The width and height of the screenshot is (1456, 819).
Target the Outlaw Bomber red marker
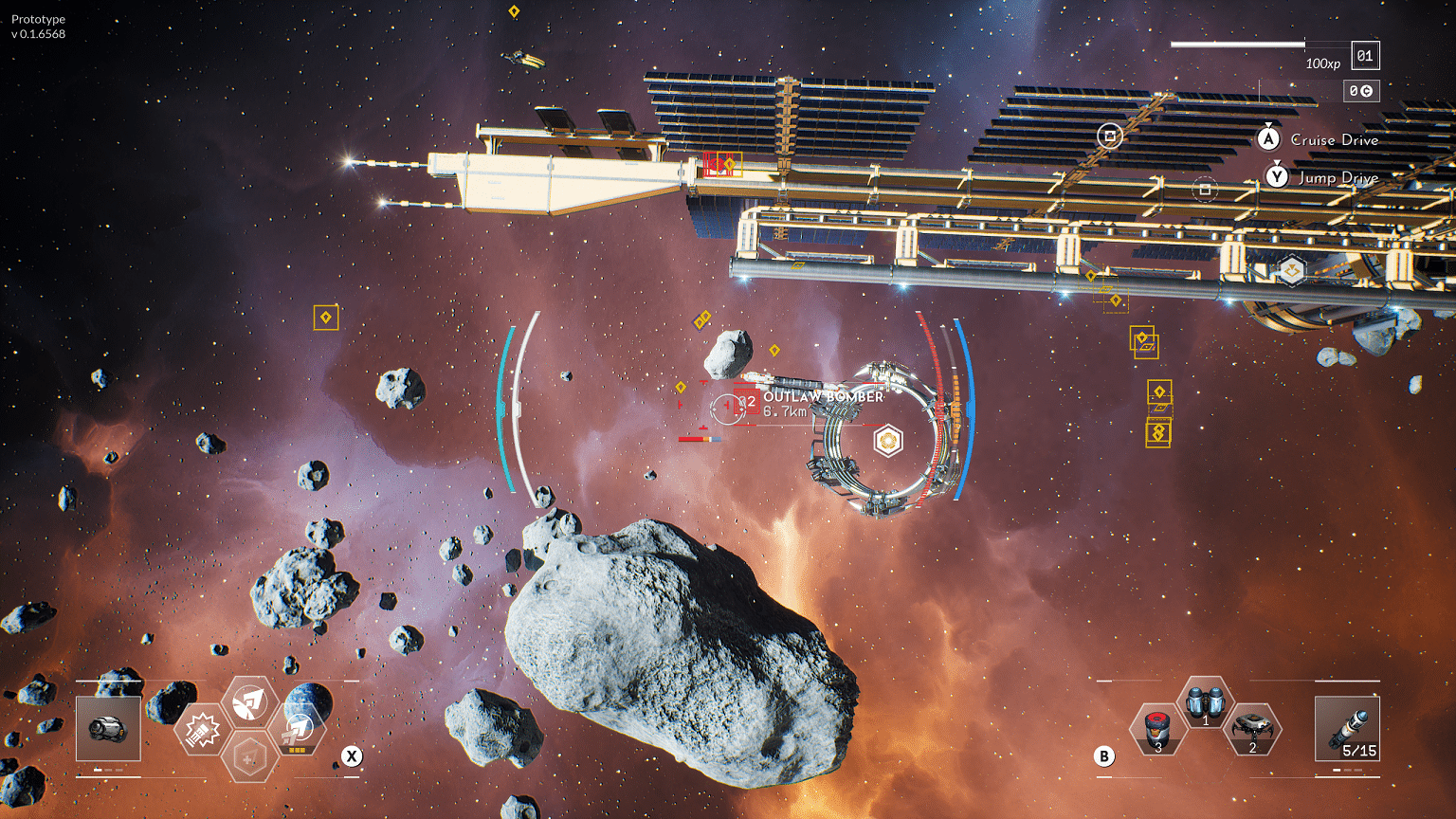point(747,402)
